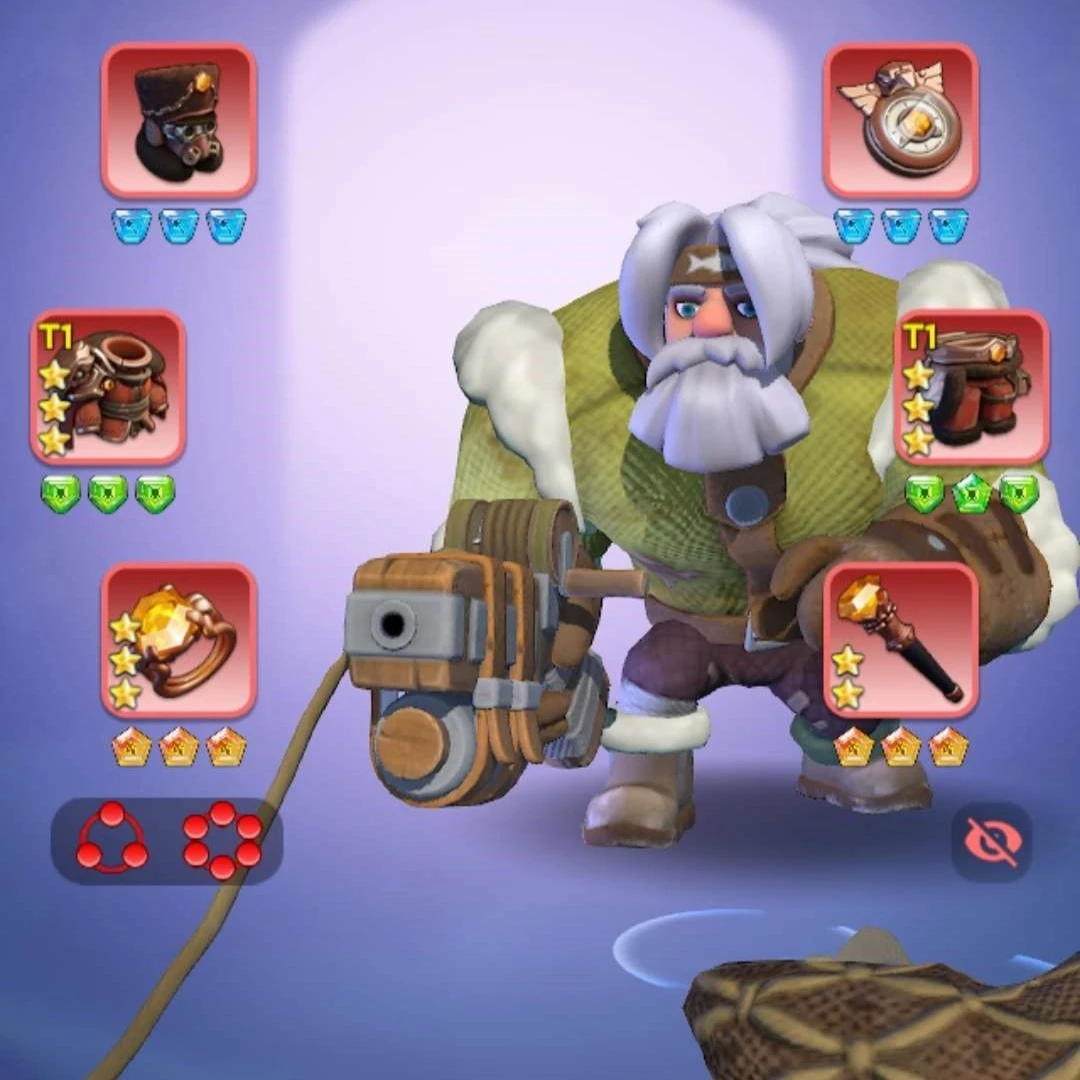Open the winged pocket watch slot
The width and height of the screenshot is (1080, 1080).
[x=901, y=120]
